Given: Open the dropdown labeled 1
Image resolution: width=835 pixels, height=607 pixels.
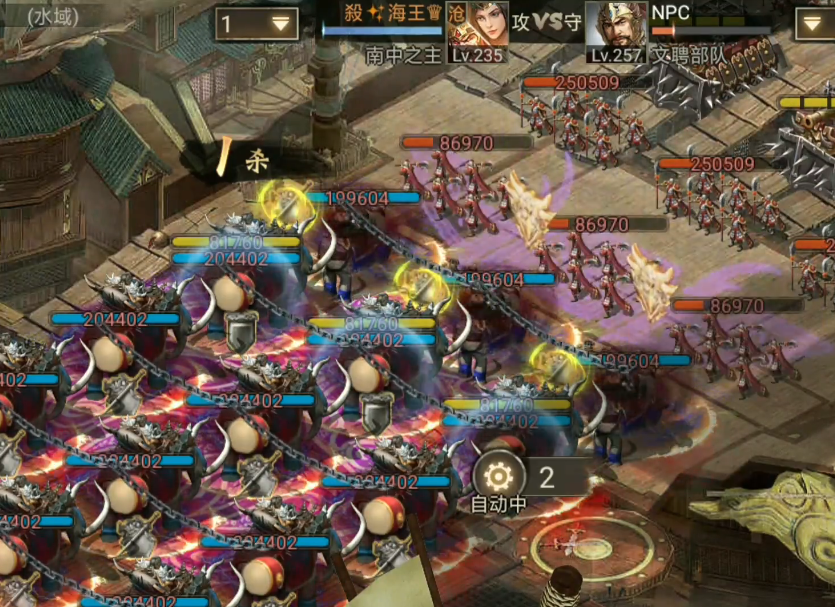Looking at the screenshot, I should [x=256, y=24].
